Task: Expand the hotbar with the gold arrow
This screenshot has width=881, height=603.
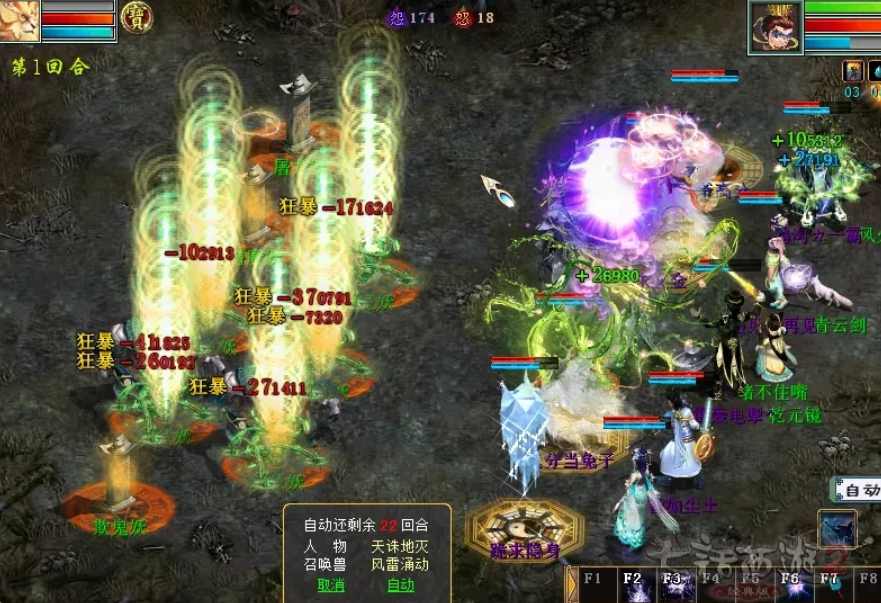Action: click(x=571, y=585)
